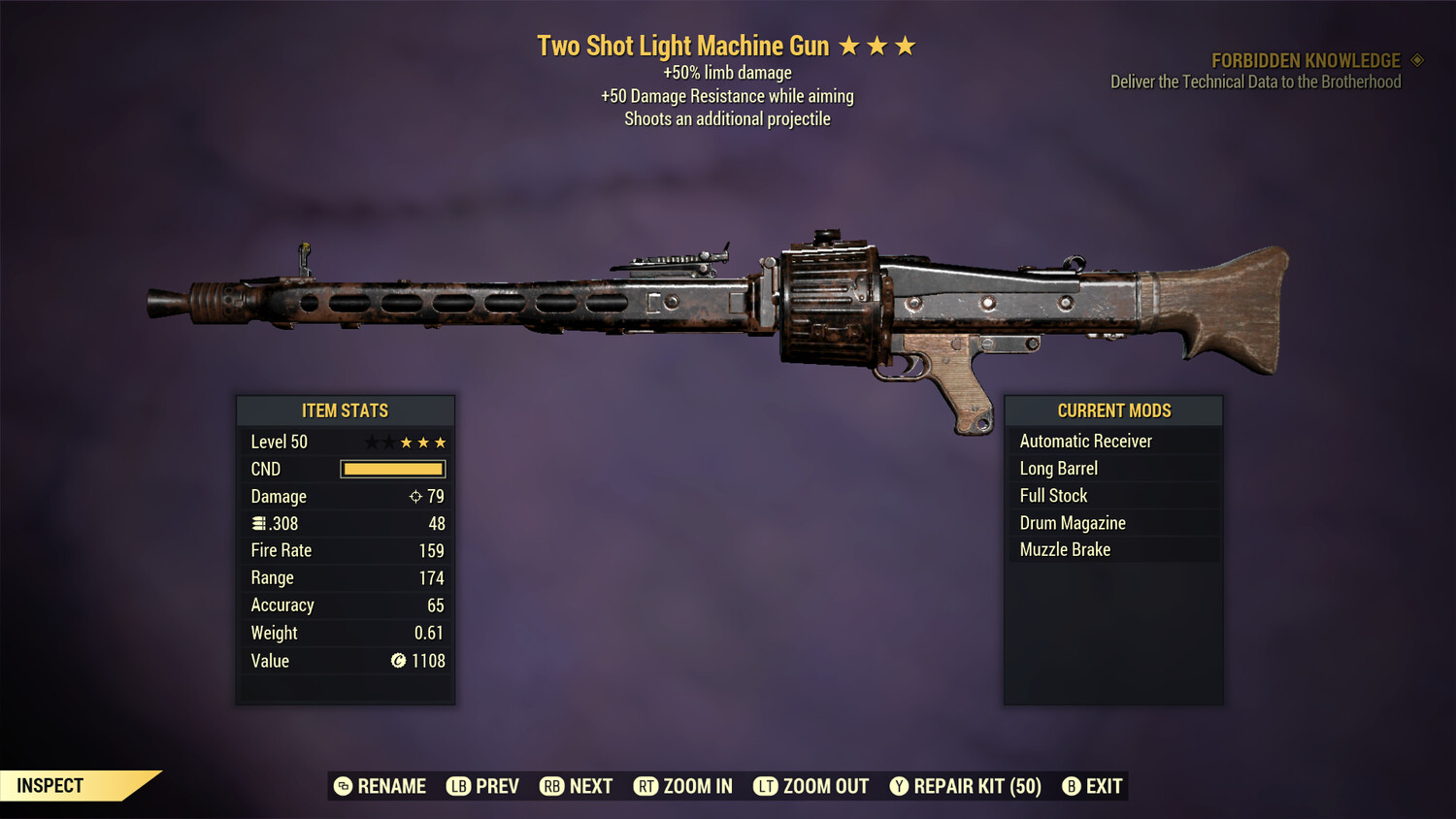This screenshot has width=1456, height=819.
Task: Click the RENAME label
Action: coord(391,786)
